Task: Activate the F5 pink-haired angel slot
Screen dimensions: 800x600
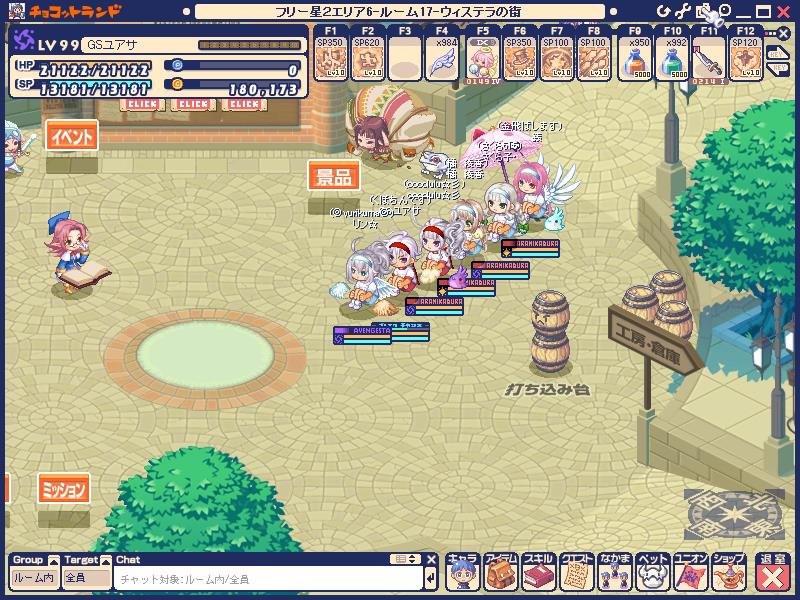Action: pyautogui.click(x=480, y=61)
